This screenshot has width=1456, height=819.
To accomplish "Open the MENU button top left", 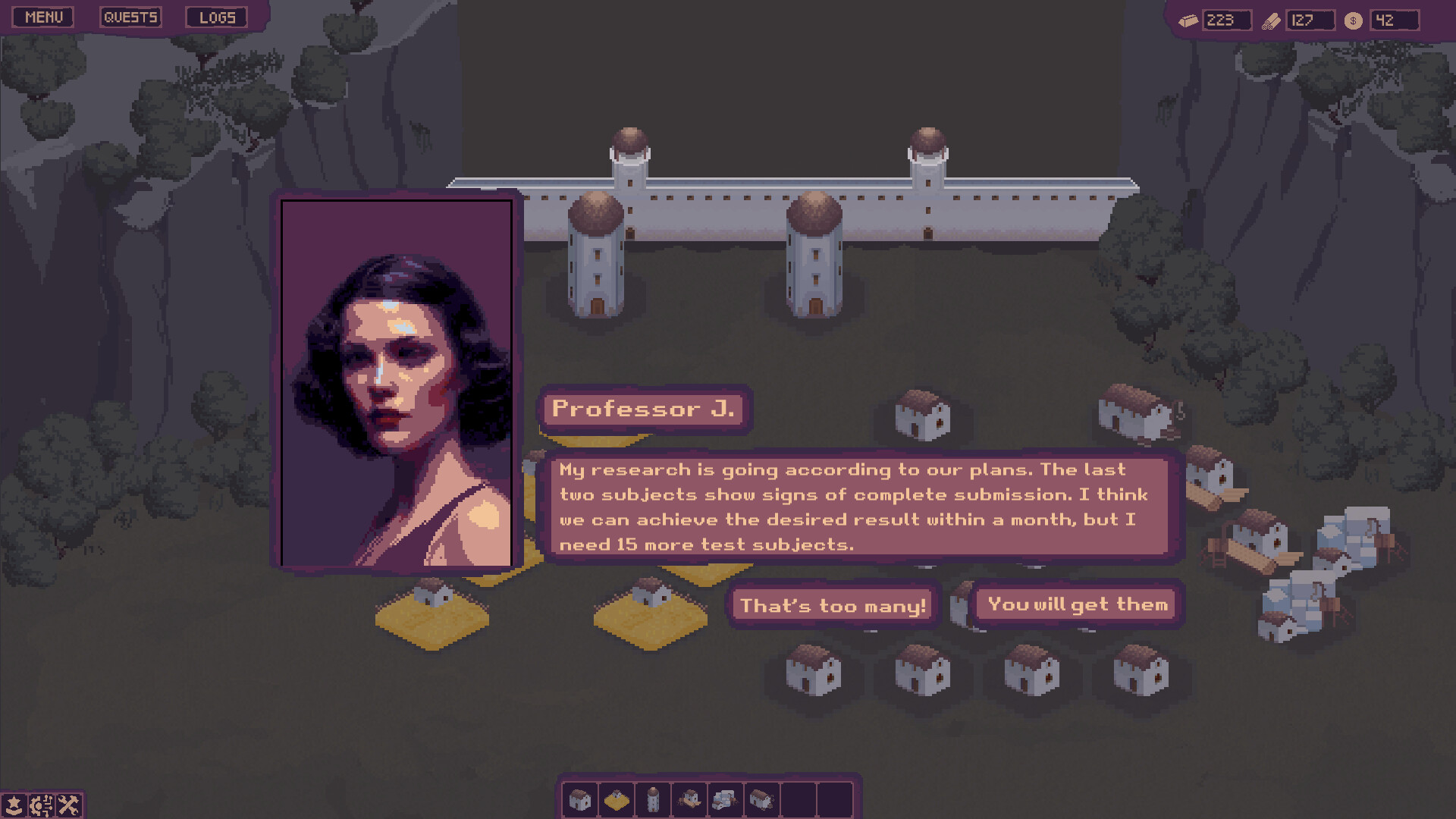I will (x=42, y=16).
